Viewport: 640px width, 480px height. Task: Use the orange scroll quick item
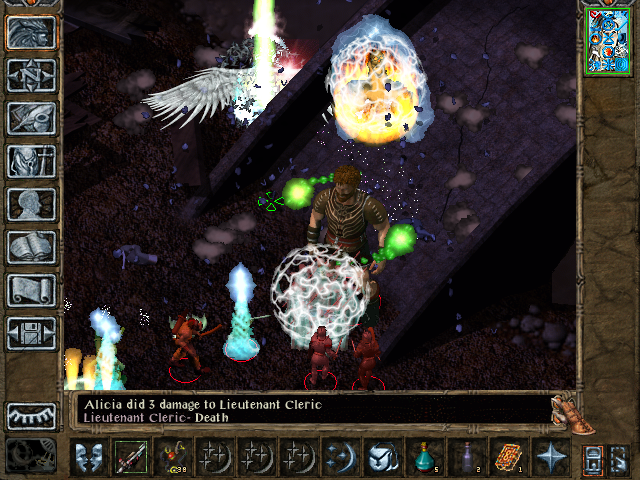click(508, 458)
